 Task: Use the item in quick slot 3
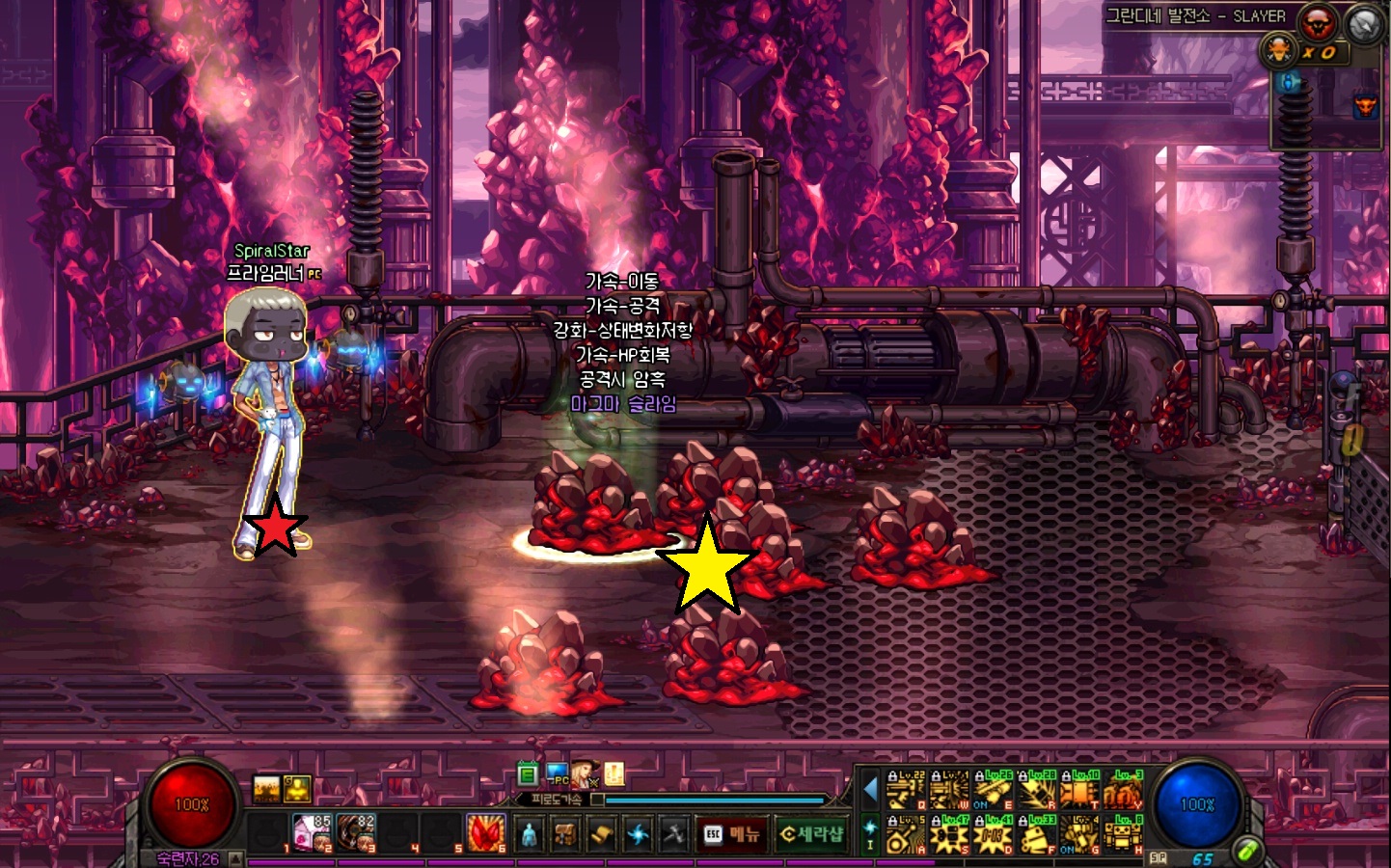point(355,833)
